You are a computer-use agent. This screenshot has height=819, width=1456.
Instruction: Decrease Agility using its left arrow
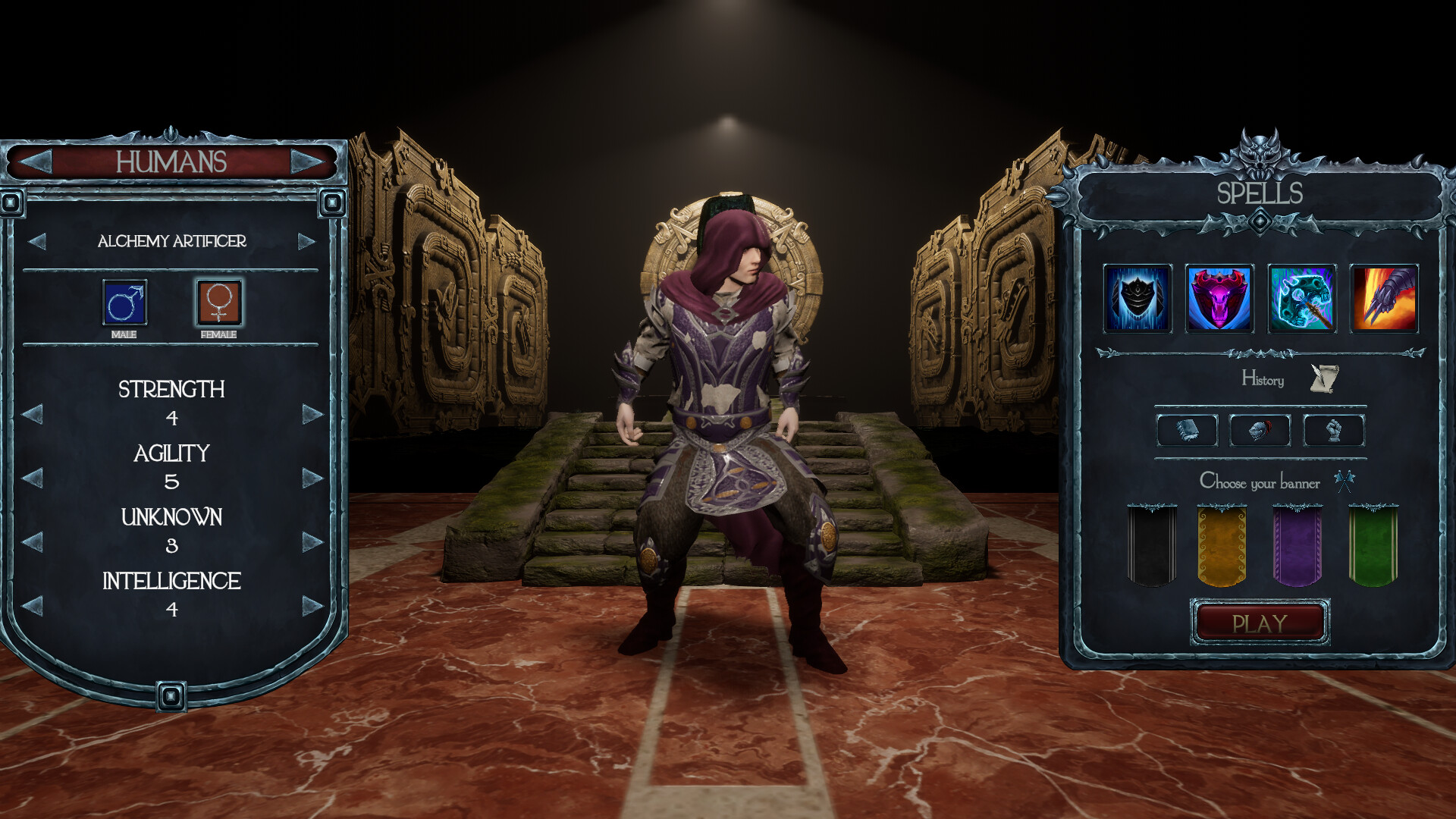tap(32, 478)
